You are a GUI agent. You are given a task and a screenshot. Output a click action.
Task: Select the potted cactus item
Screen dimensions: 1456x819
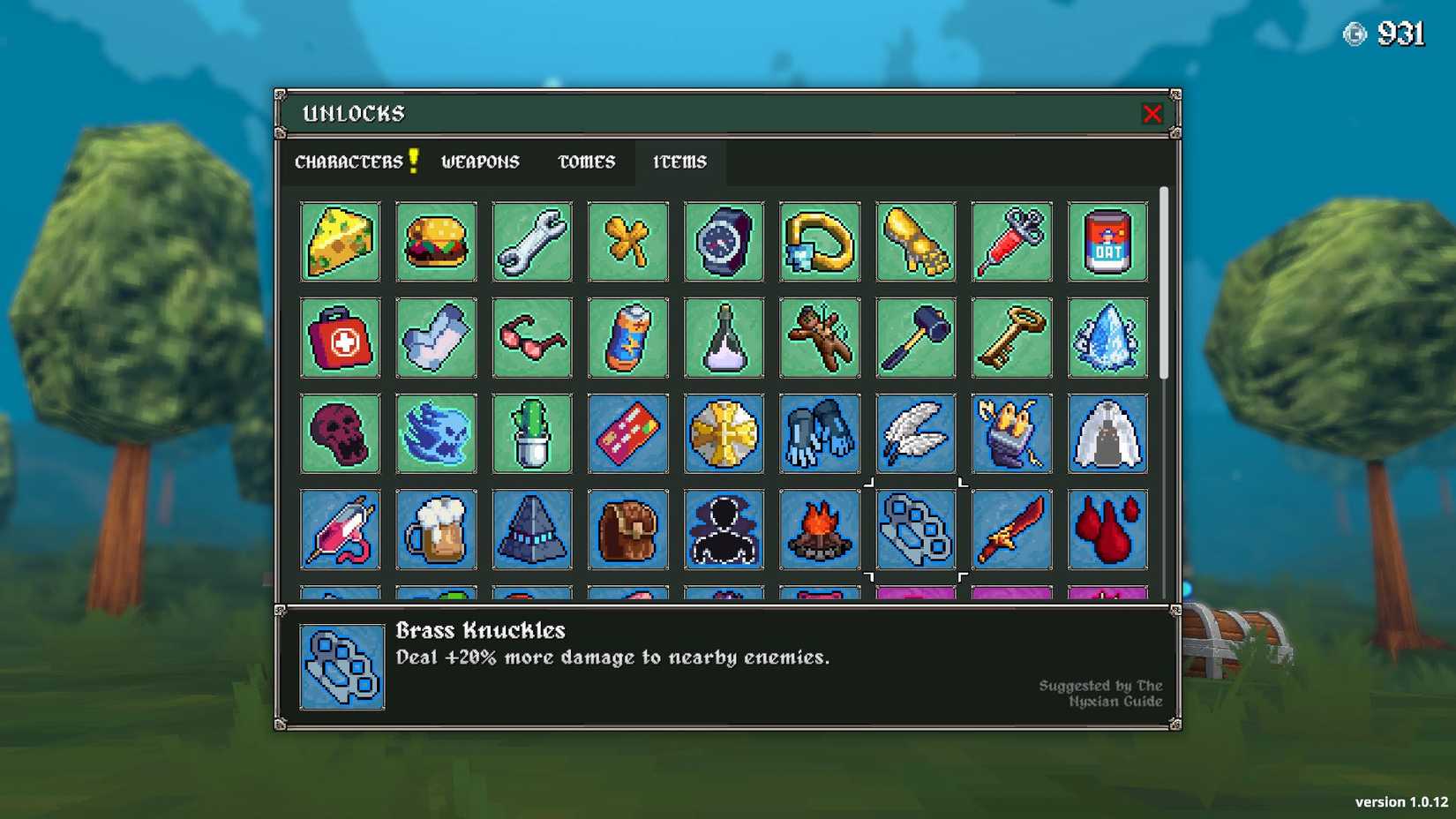532,433
